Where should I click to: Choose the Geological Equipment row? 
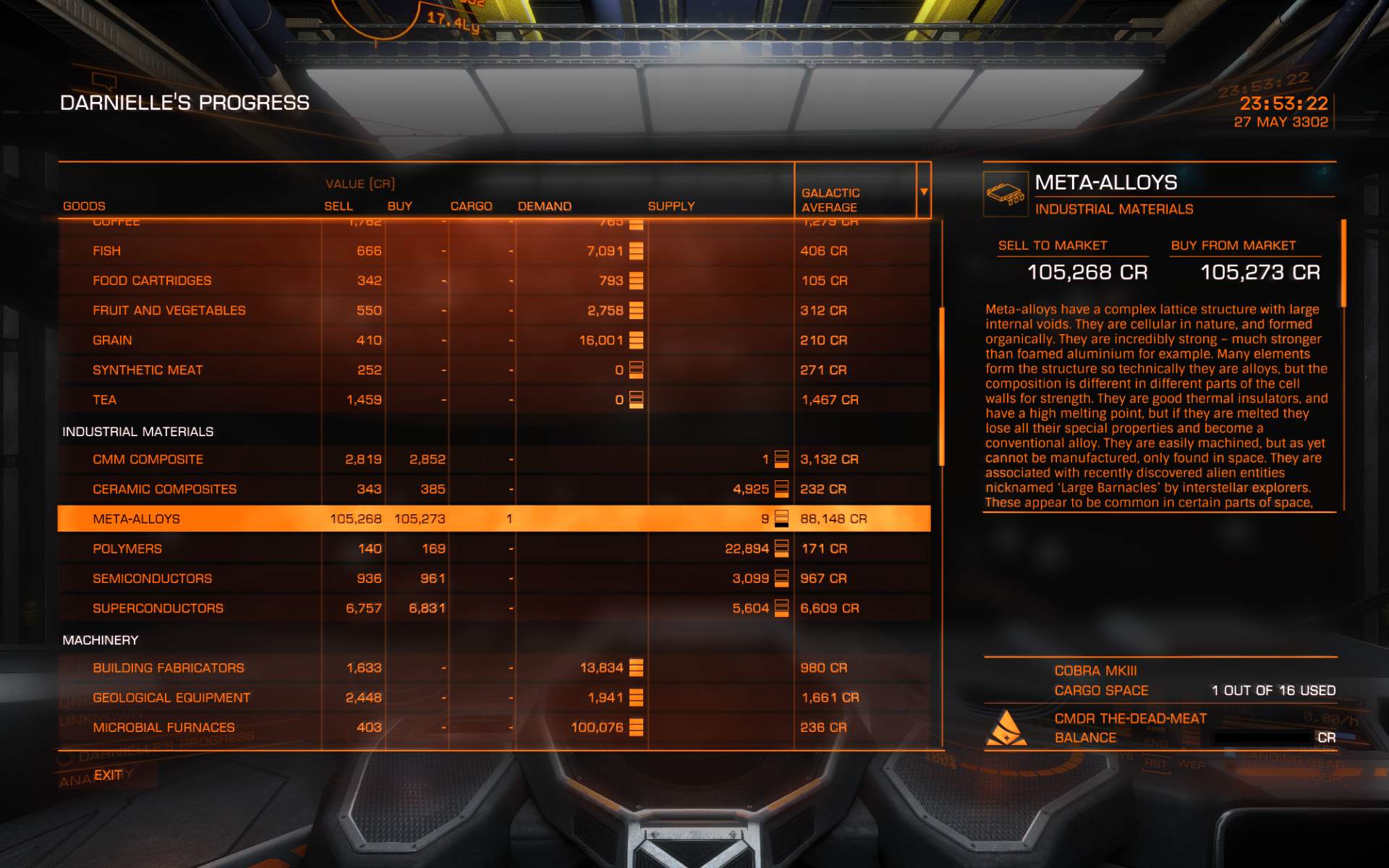click(x=171, y=698)
